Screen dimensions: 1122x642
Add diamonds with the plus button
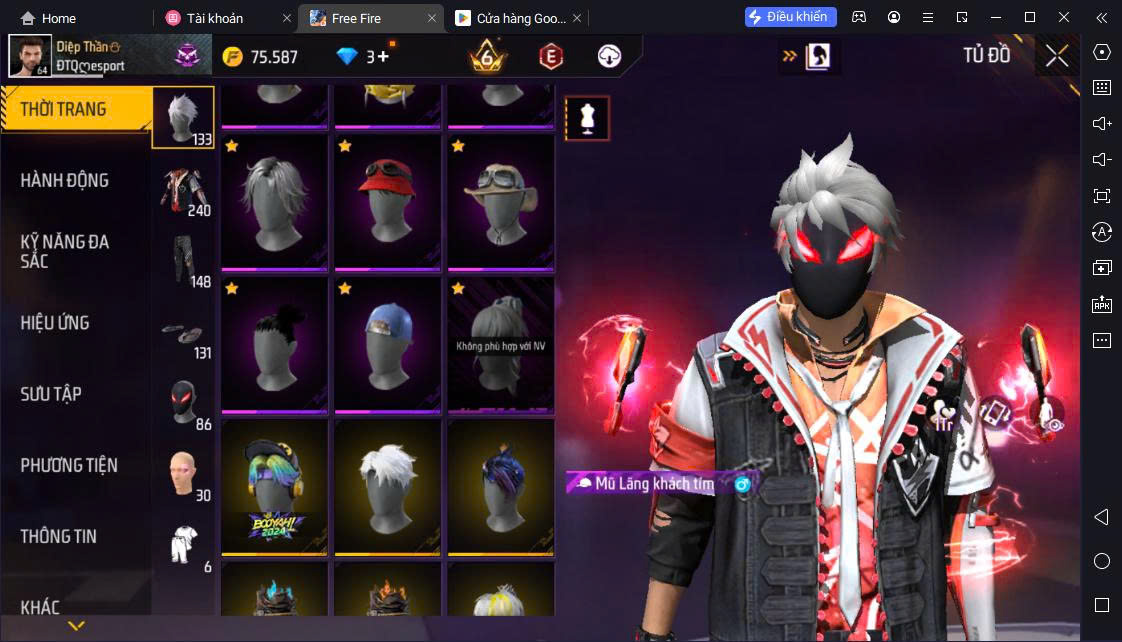coord(383,57)
